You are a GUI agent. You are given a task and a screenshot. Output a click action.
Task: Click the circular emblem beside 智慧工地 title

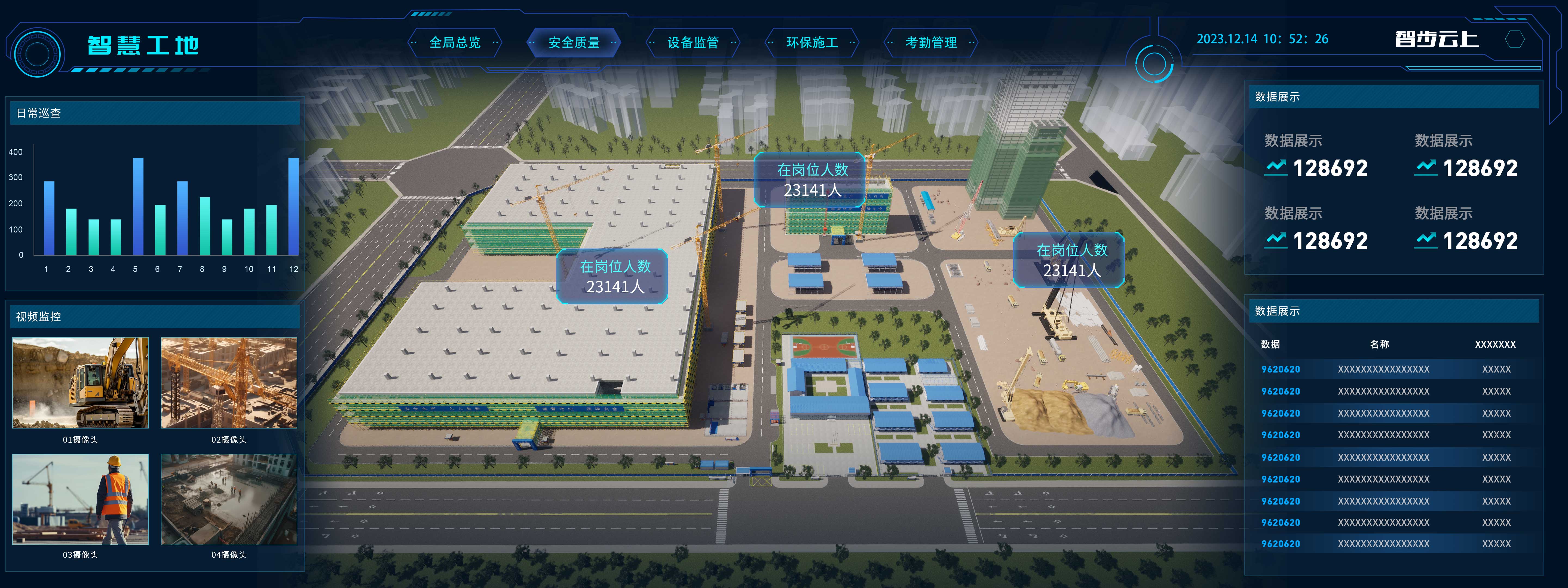(x=37, y=54)
